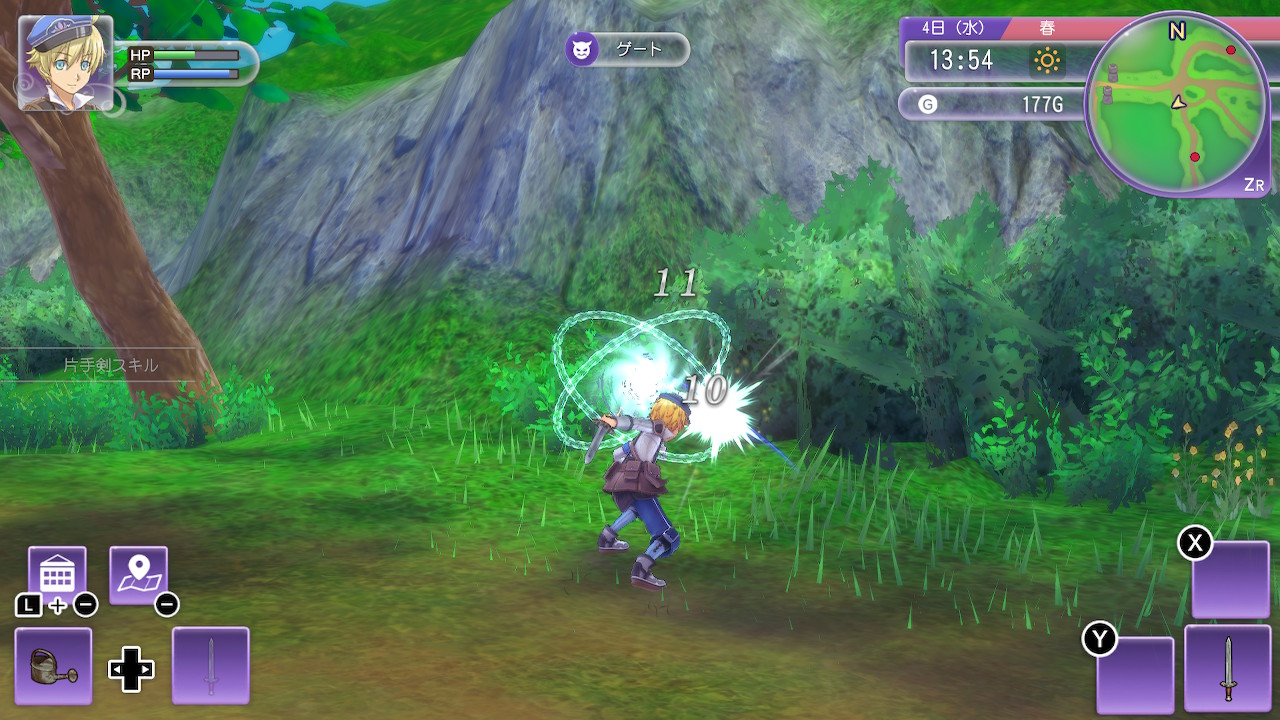
Task: Select the equipped sword attack slot
Action: [1227, 667]
